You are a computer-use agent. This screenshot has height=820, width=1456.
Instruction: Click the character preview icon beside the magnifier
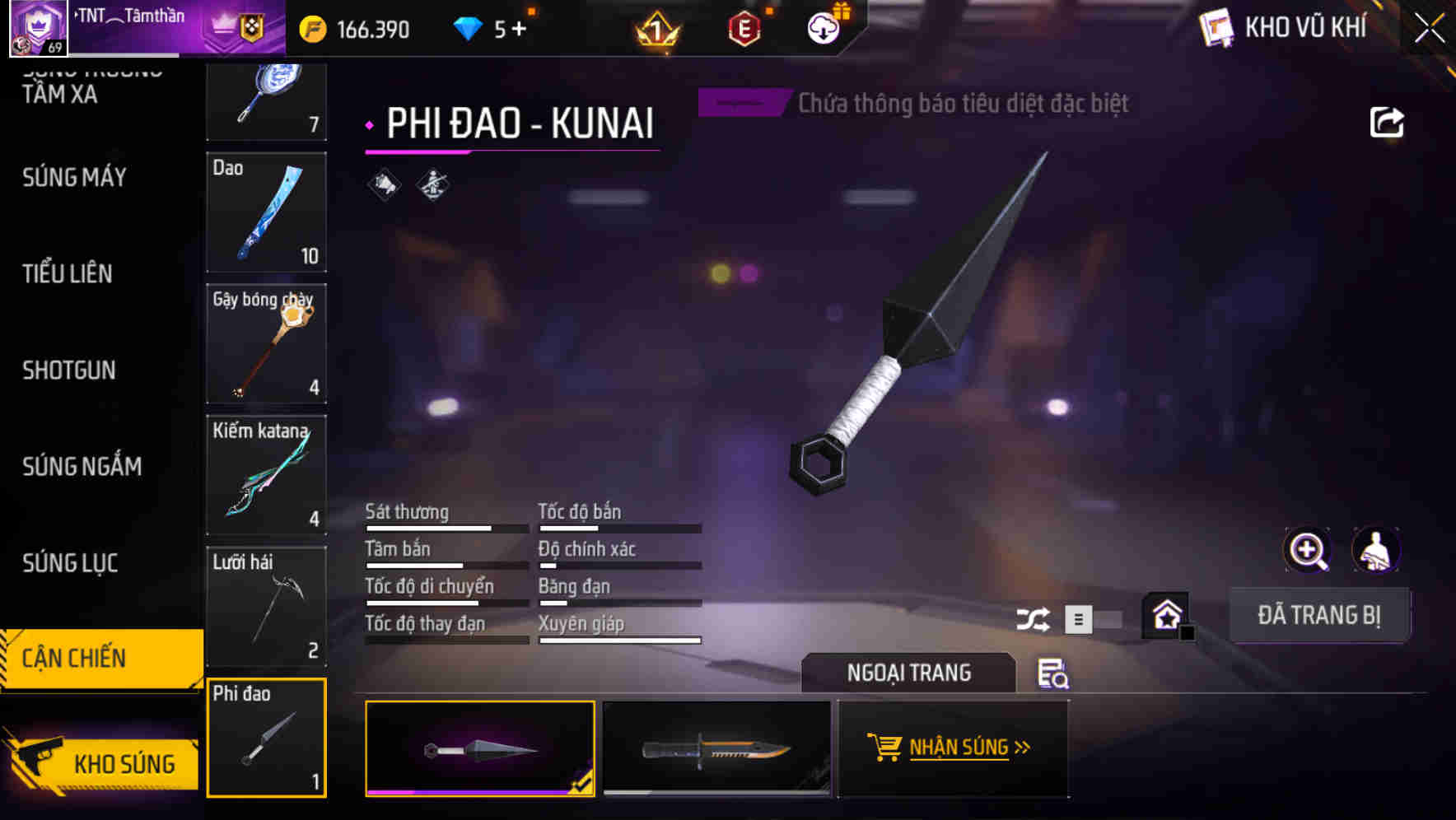[x=1376, y=550]
